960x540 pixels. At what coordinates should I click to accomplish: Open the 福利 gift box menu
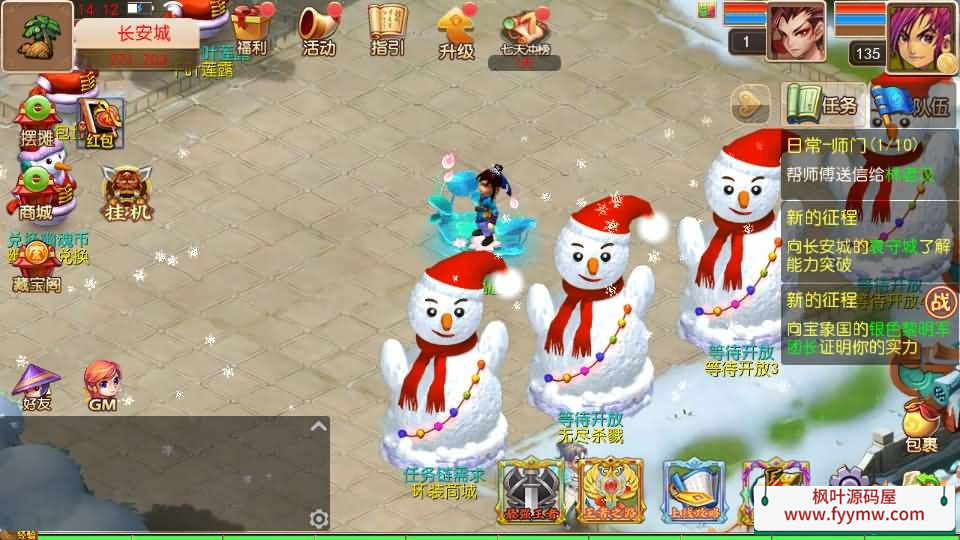pos(250,28)
